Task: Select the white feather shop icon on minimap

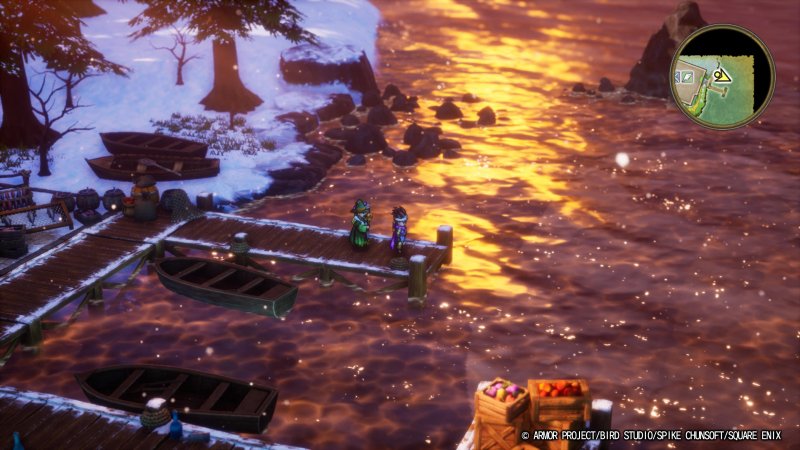Action: (688, 77)
